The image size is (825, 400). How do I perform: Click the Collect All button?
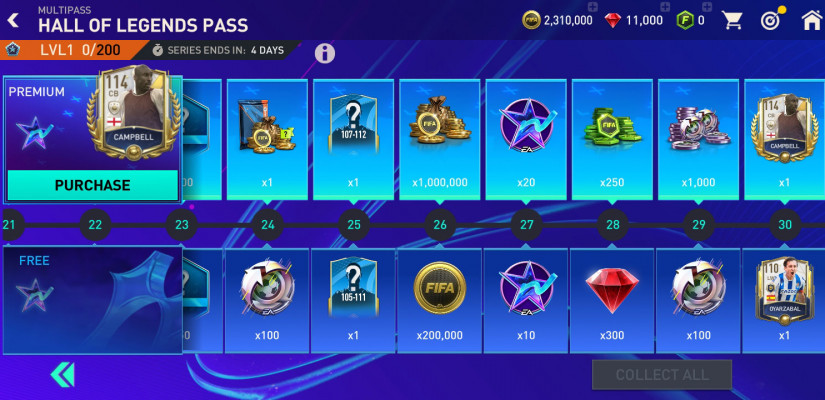coord(661,375)
